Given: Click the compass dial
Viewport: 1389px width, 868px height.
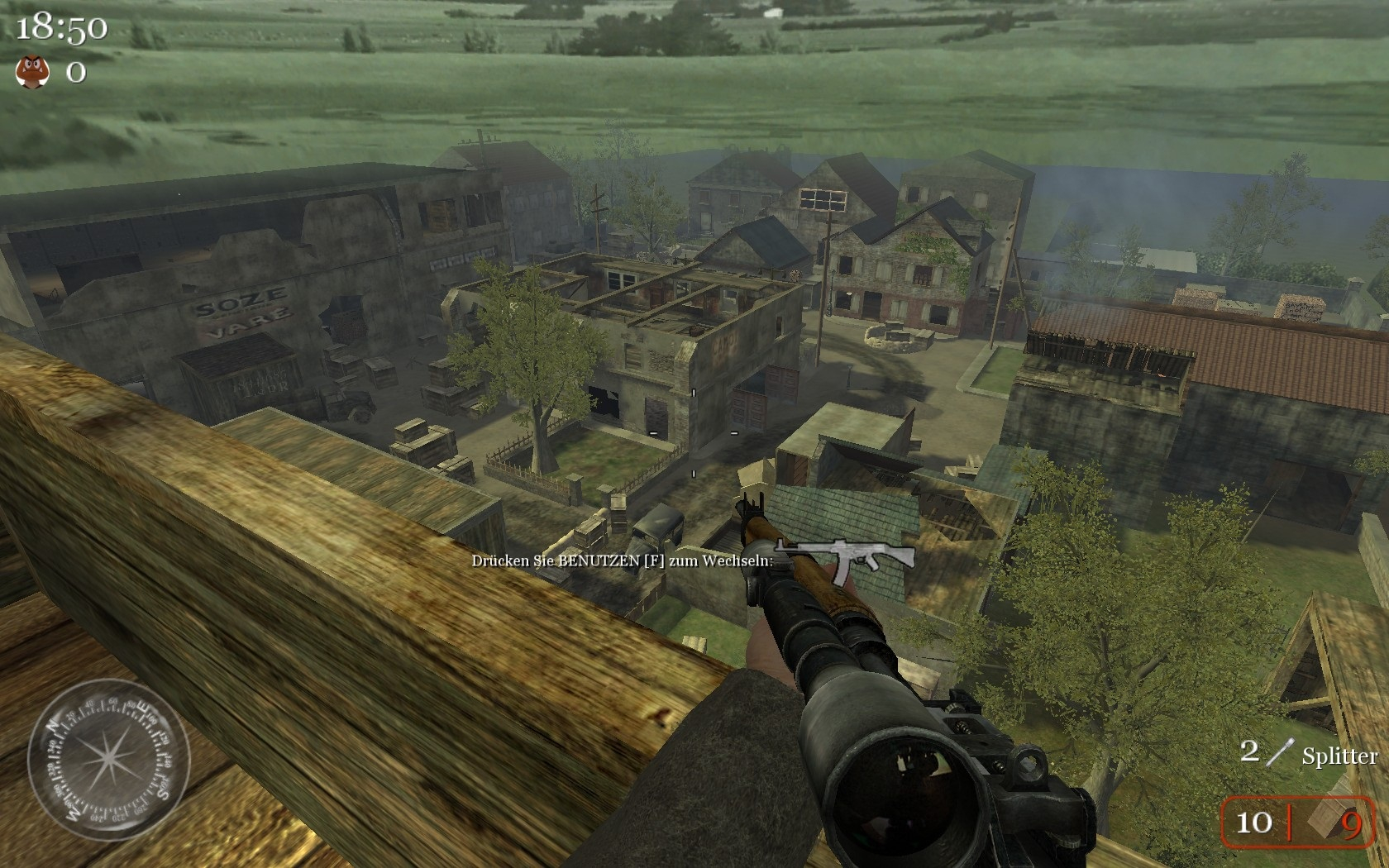Looking at the screenshot, I should pos(108,759).
